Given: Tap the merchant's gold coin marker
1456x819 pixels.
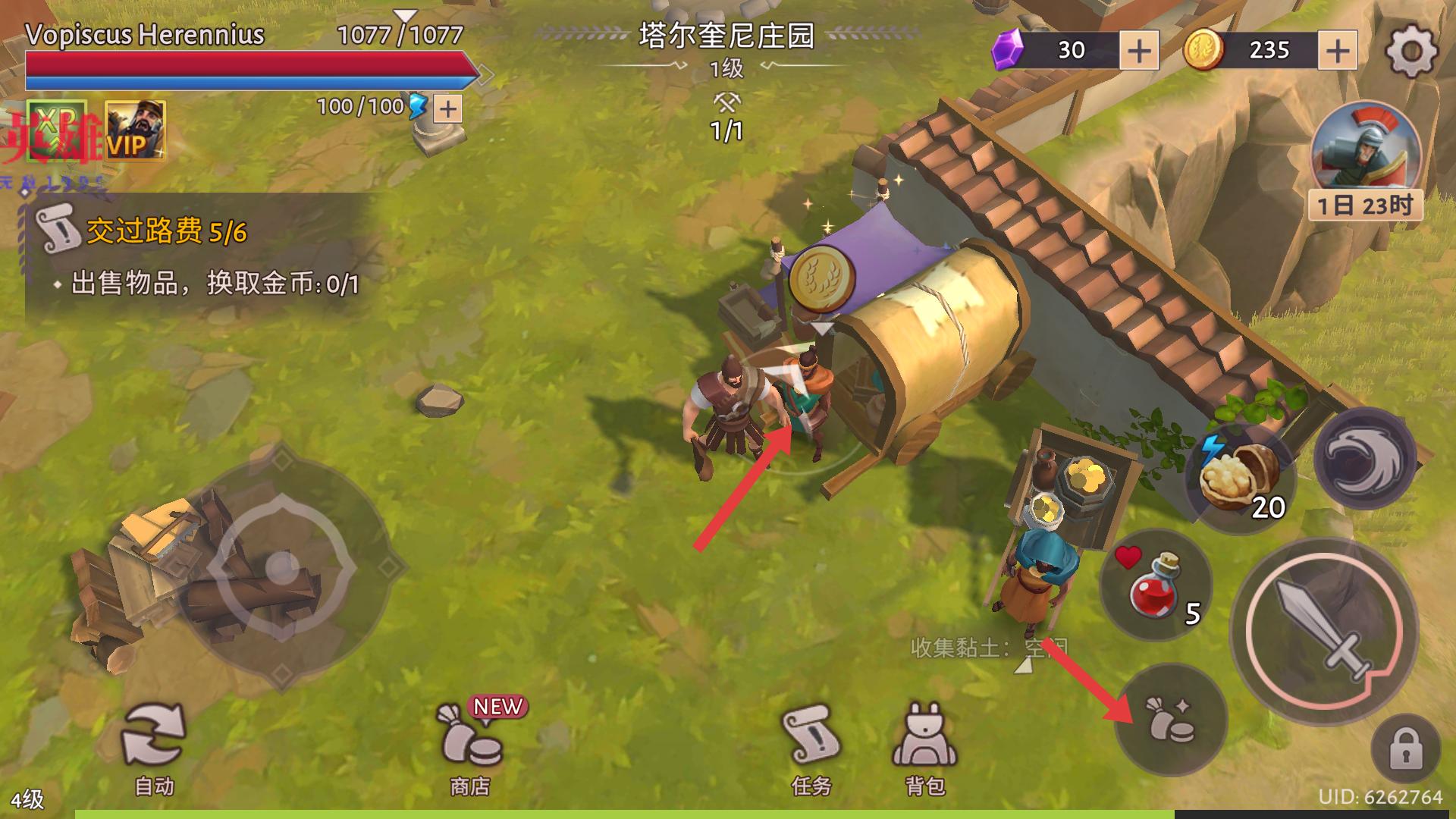Looking at the screenshot, I should [x=821, y=280].
